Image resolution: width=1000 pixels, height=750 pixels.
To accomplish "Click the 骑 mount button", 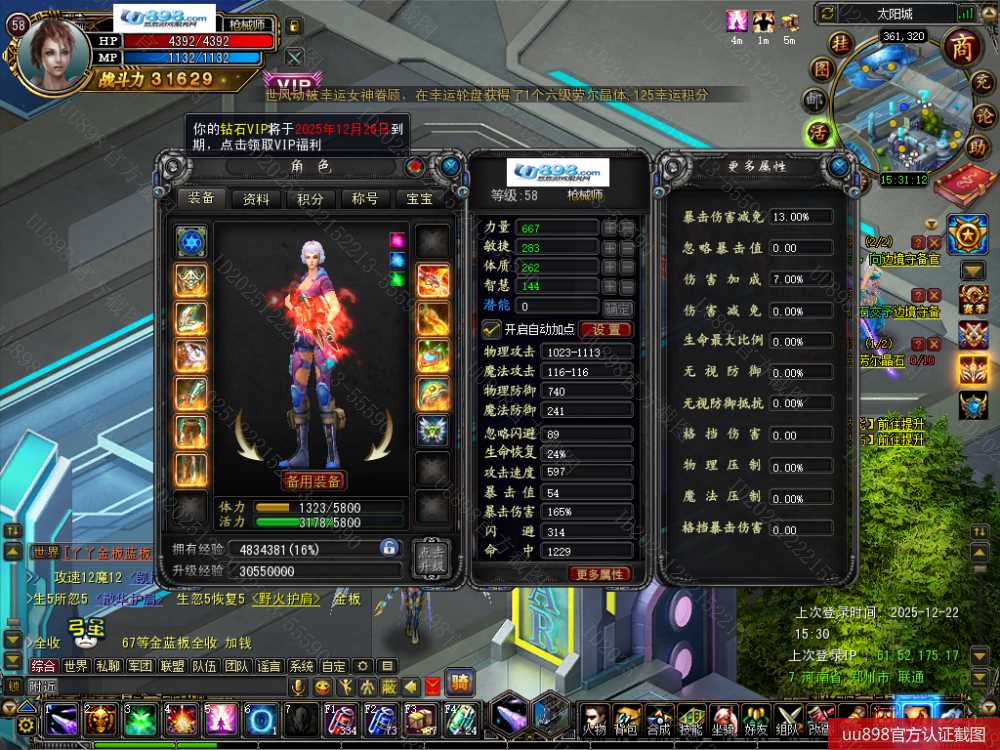I will 459,683.
